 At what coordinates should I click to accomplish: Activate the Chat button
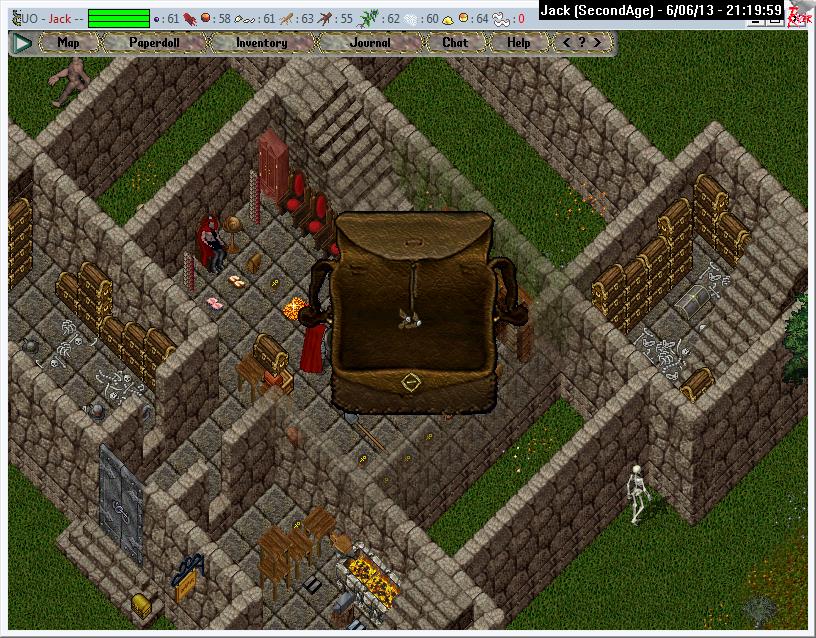455,43
